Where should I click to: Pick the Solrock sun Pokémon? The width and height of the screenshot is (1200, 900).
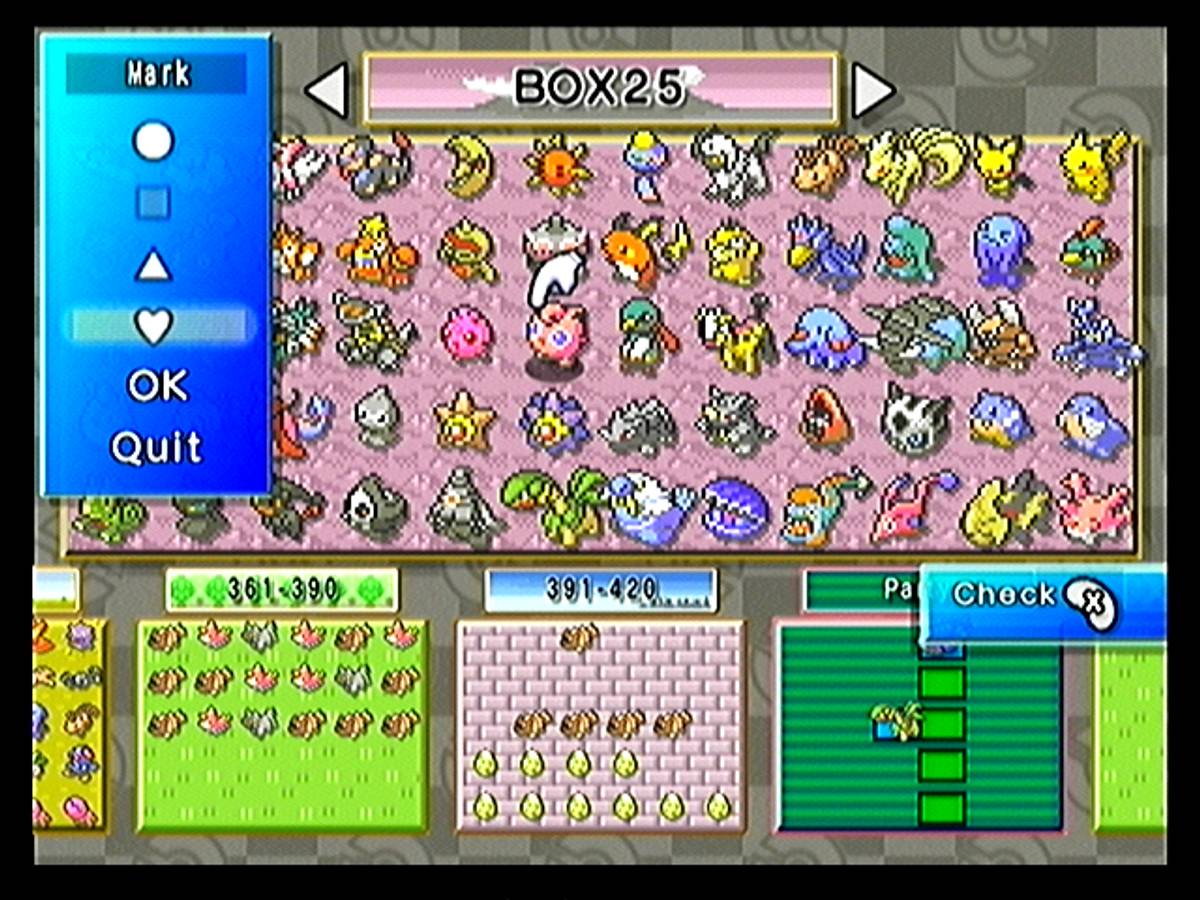point(556,165)
